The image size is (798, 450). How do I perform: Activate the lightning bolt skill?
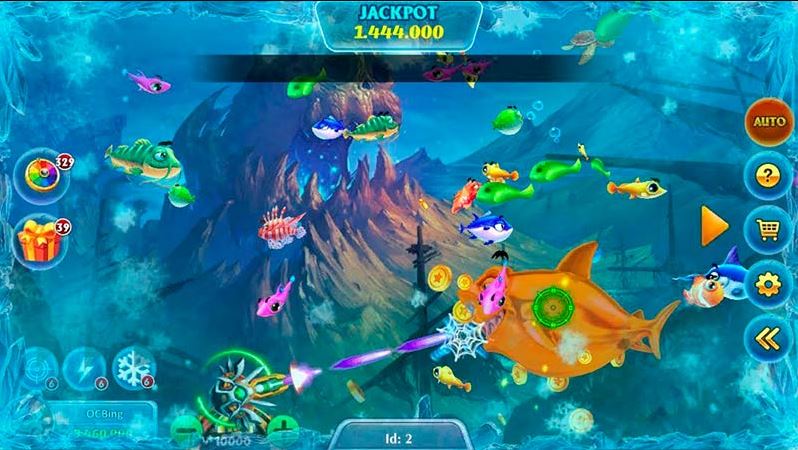(x=84, y=368)
